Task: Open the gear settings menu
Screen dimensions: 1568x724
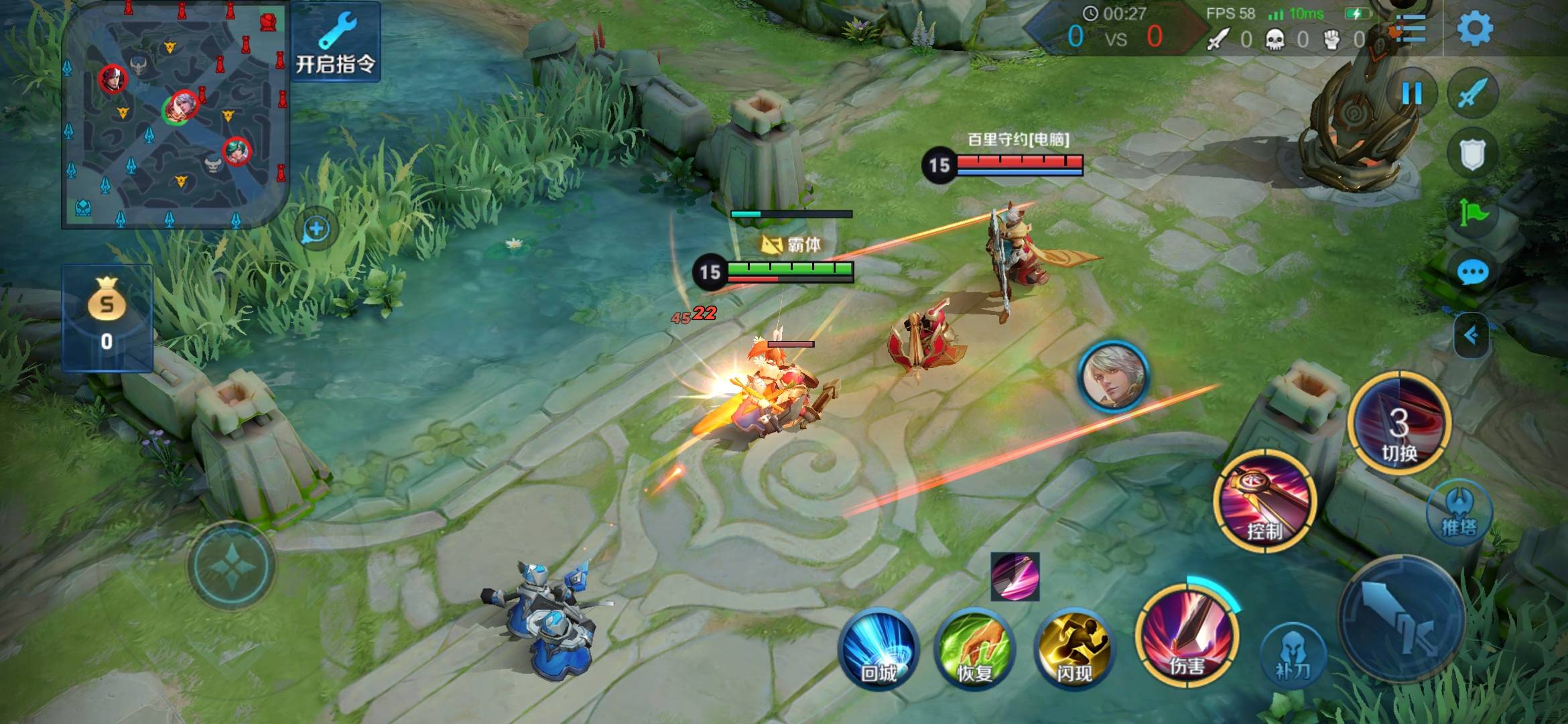Action: point(1474,28)
